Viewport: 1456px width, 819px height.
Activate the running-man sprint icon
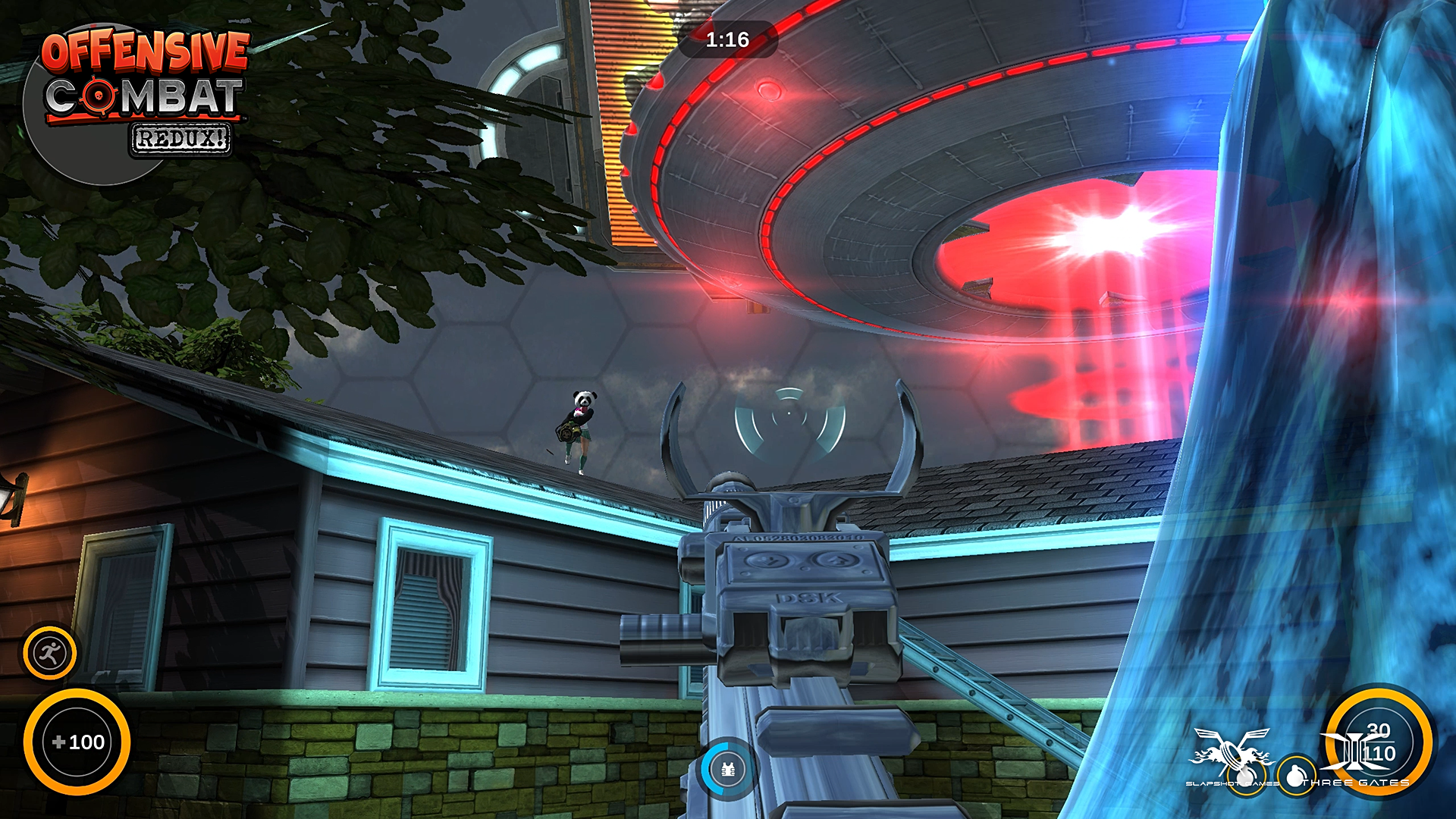coord(50,652)
